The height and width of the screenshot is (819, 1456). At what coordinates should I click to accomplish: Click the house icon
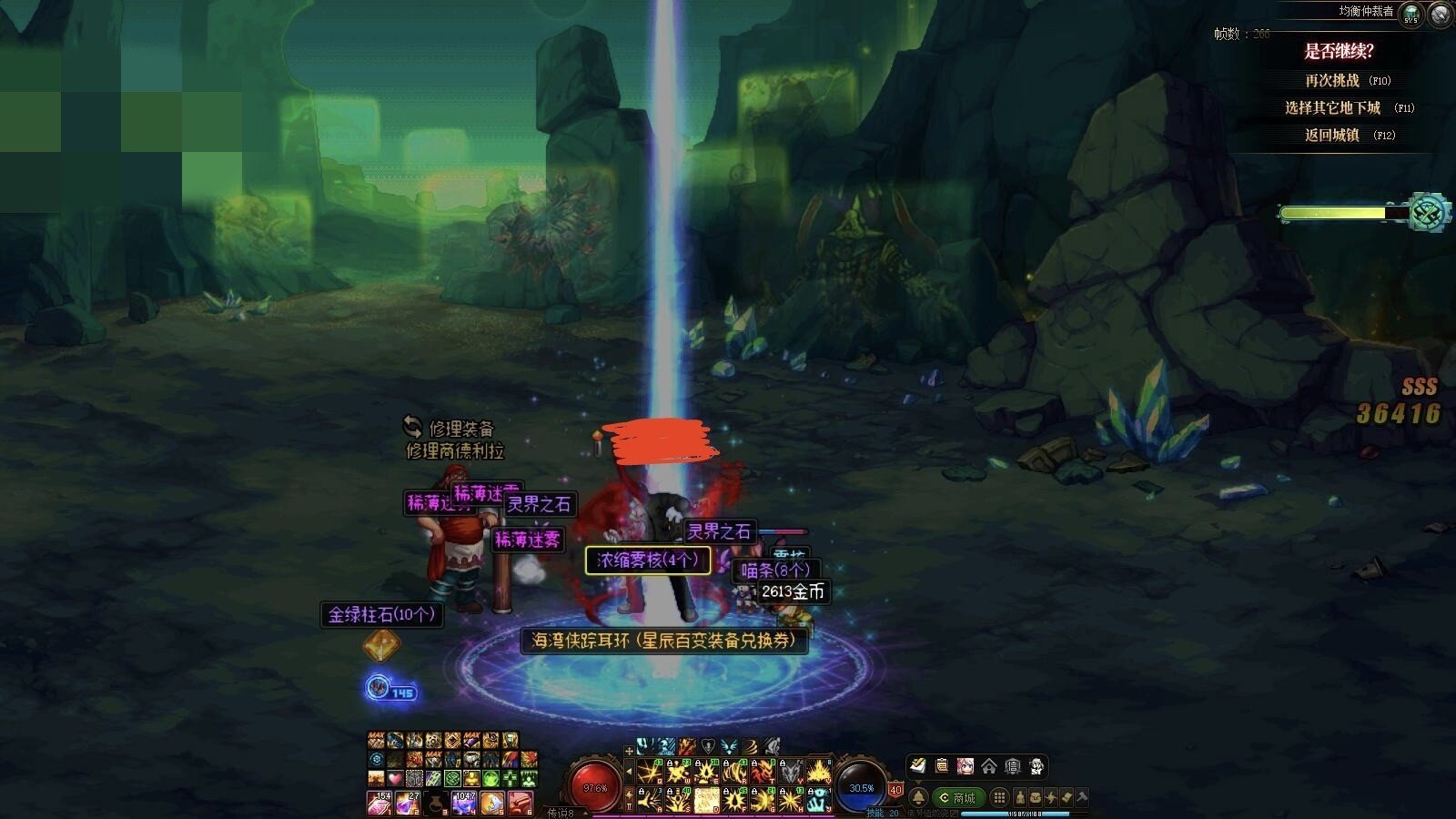point(988,766)
